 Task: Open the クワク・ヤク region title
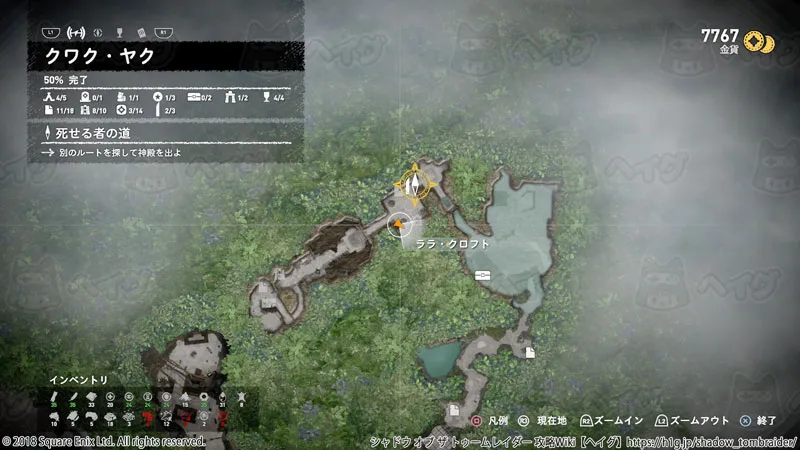[x=100, y=56]
